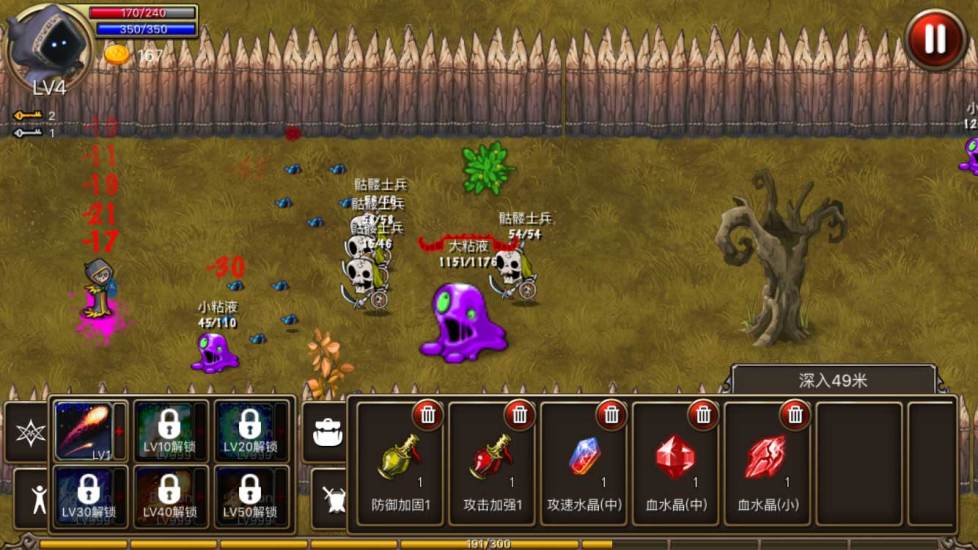The height and width of the screenshot is (550, 978).
Task: Cast the LV1 fireball meteor skill
Action: (84, 430)
